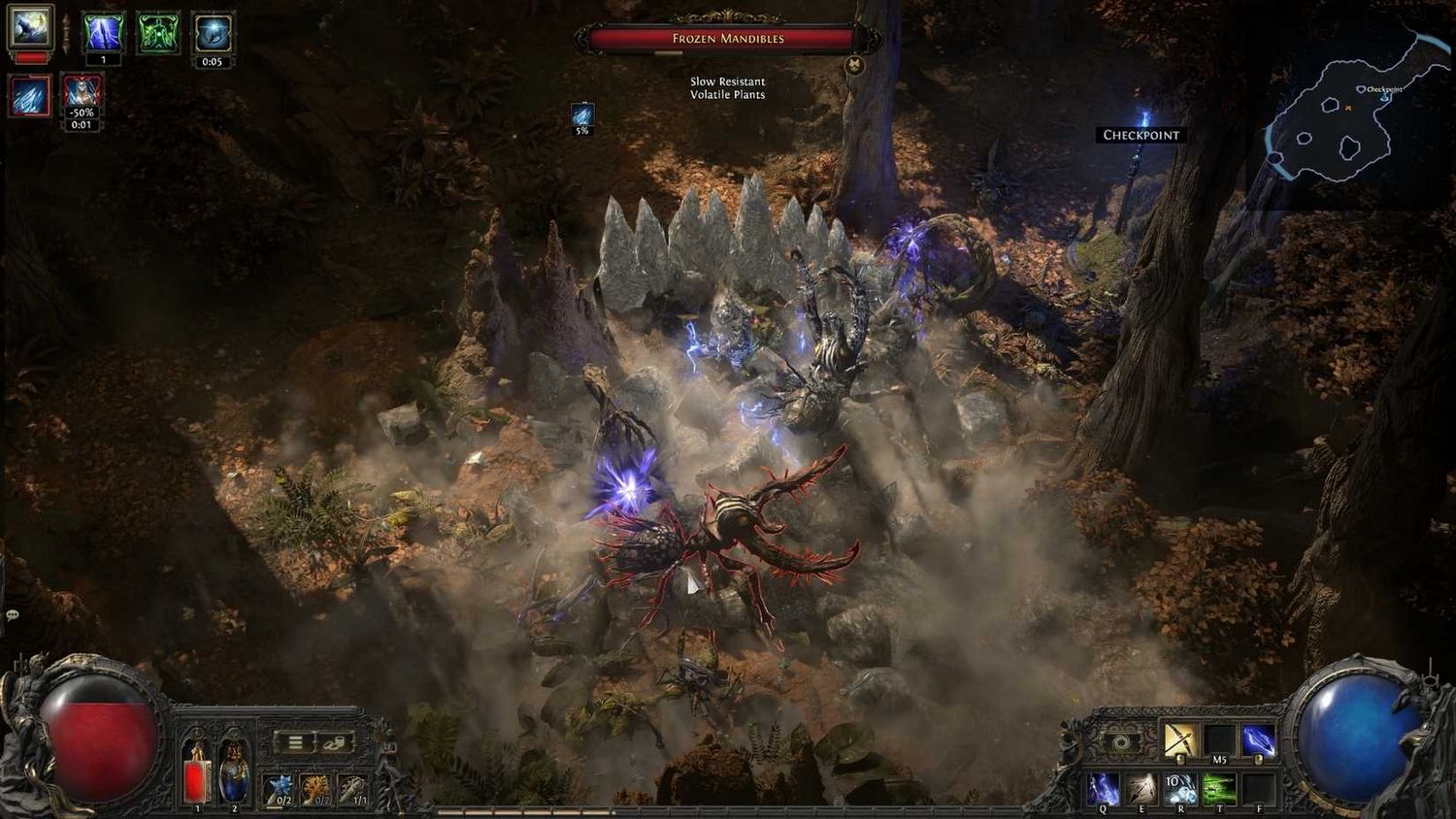Inspect the green glowing figure buff icon

pyautogui.click(x=158, y=33)
